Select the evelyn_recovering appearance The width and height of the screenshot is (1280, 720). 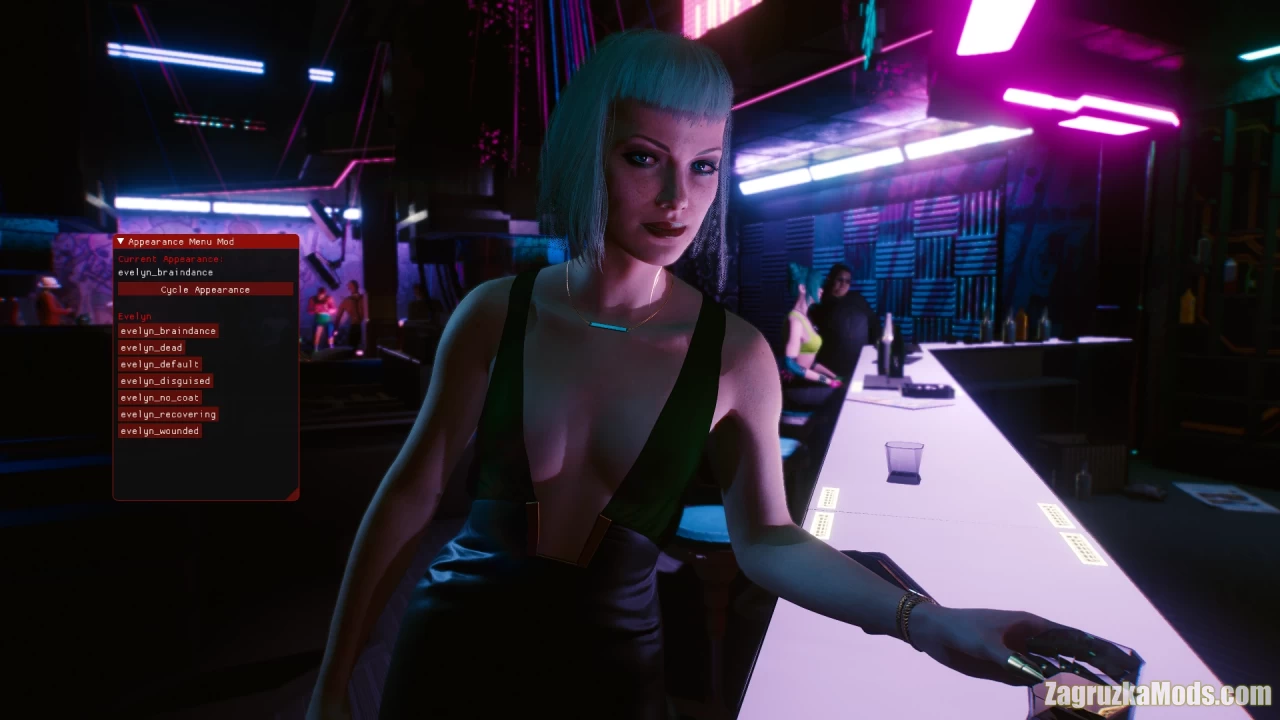point(167,414)
